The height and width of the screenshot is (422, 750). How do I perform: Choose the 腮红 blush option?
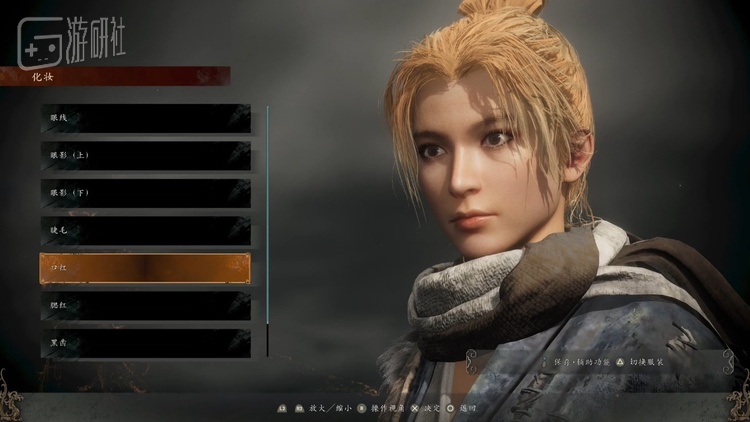tap(145, 305)
